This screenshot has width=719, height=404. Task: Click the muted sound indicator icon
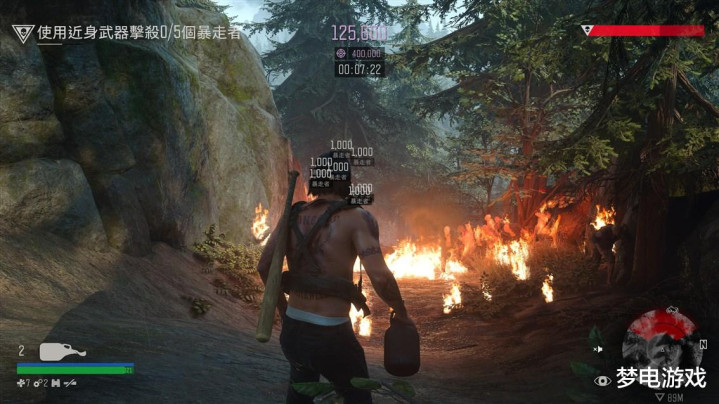(596, 349)
